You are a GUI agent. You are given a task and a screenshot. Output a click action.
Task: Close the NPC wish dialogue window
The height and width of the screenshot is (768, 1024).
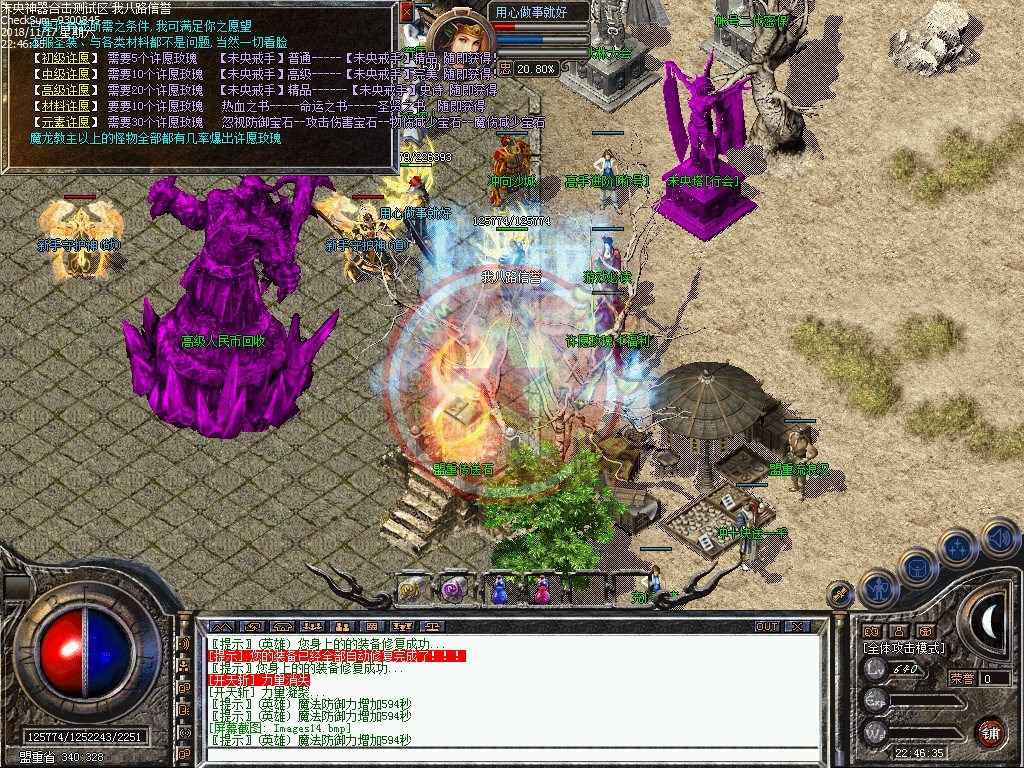406,13
